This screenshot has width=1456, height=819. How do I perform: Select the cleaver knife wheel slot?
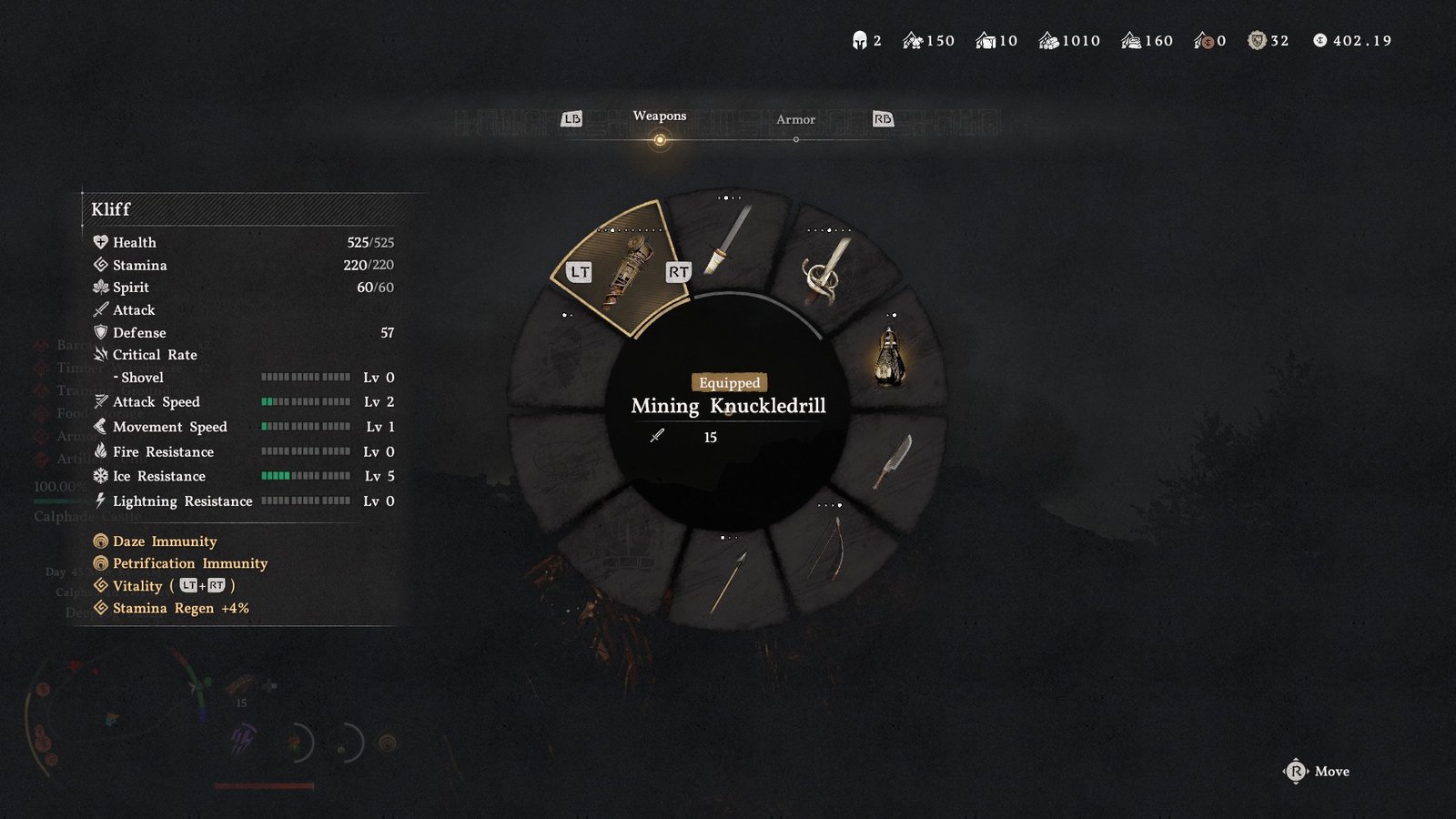coord(893,462)
